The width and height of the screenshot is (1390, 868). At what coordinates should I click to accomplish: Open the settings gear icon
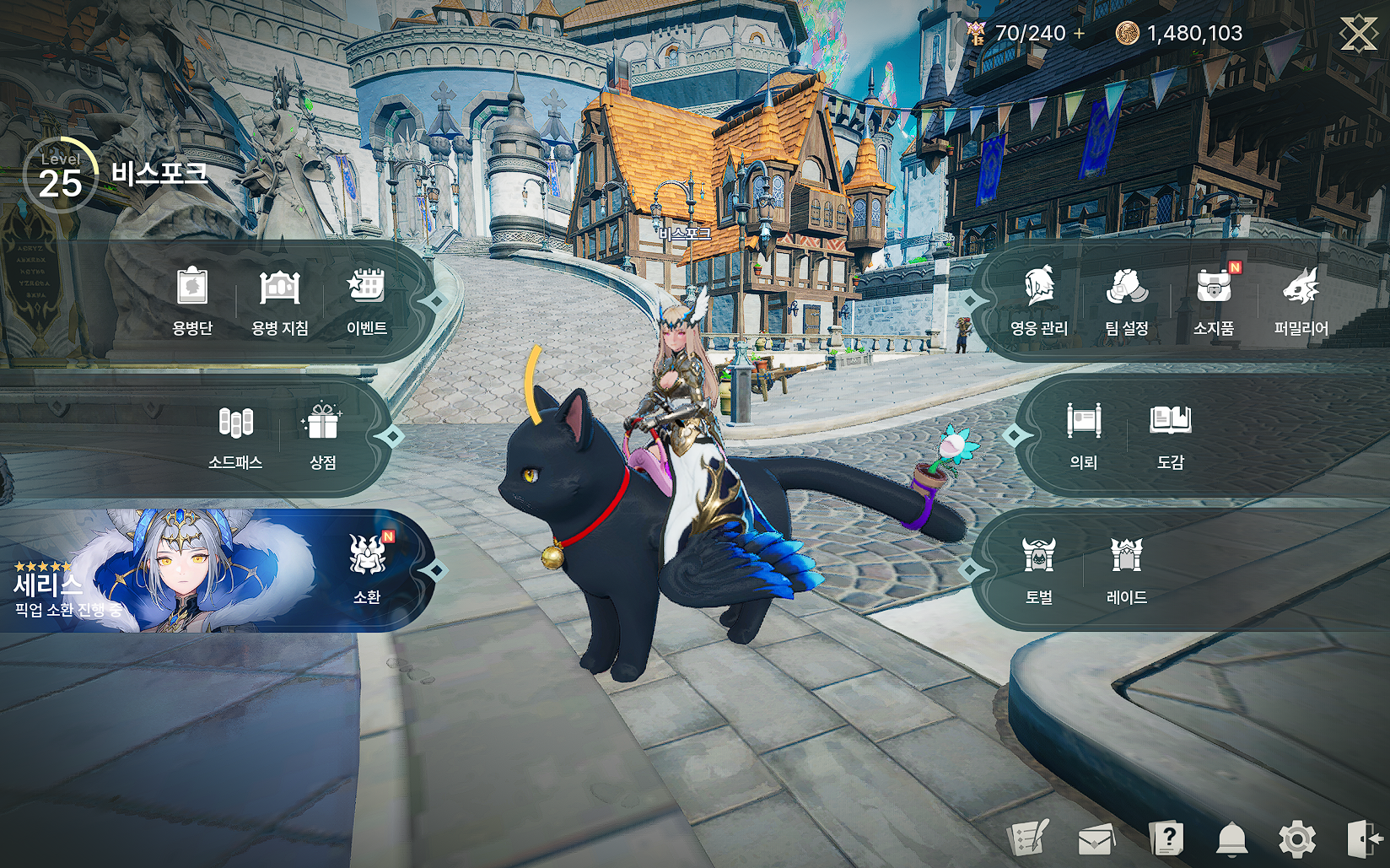(x=1296, y=839)
